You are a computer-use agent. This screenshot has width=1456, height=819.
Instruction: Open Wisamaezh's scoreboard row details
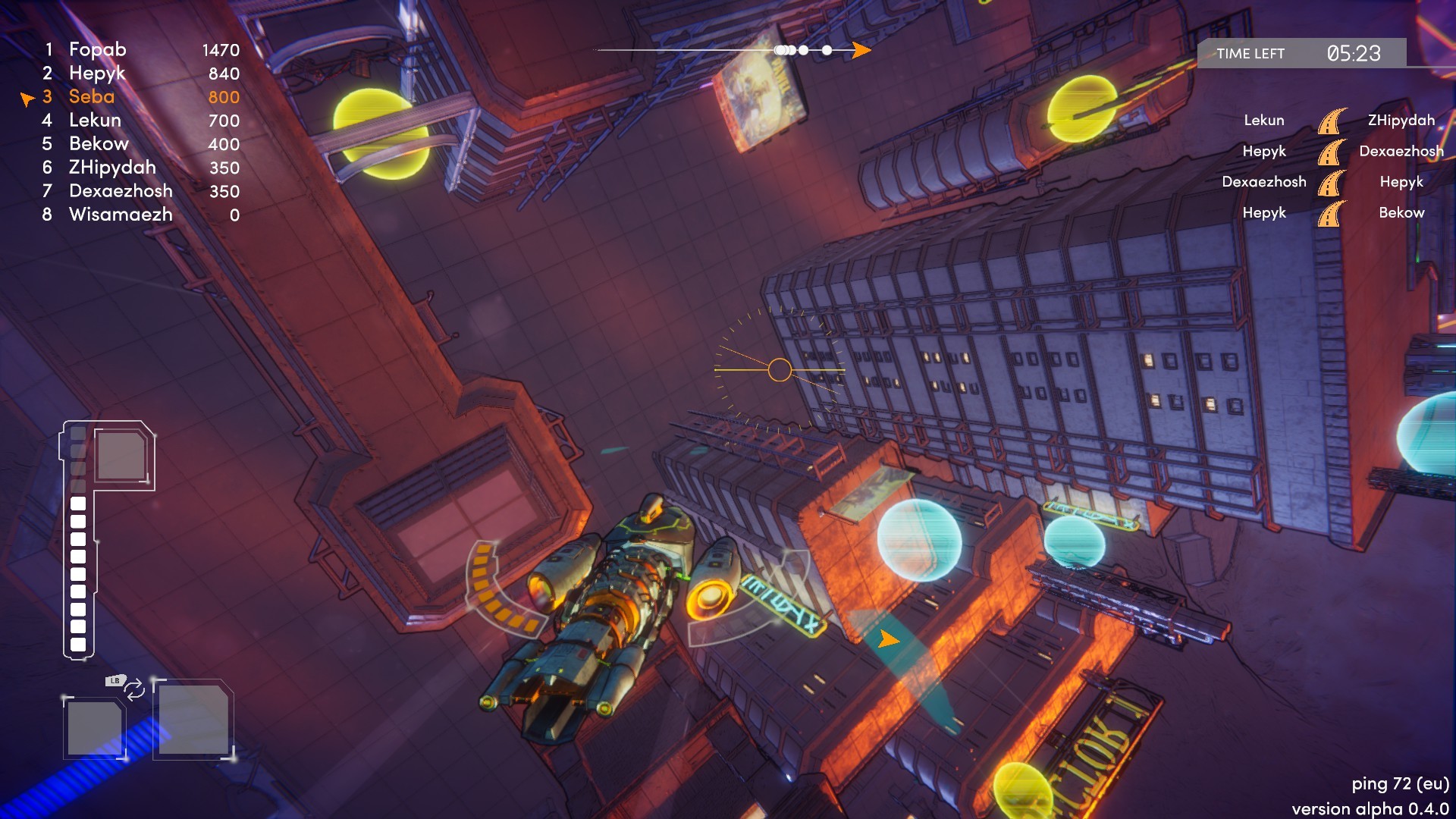click(x=121, y=215)
